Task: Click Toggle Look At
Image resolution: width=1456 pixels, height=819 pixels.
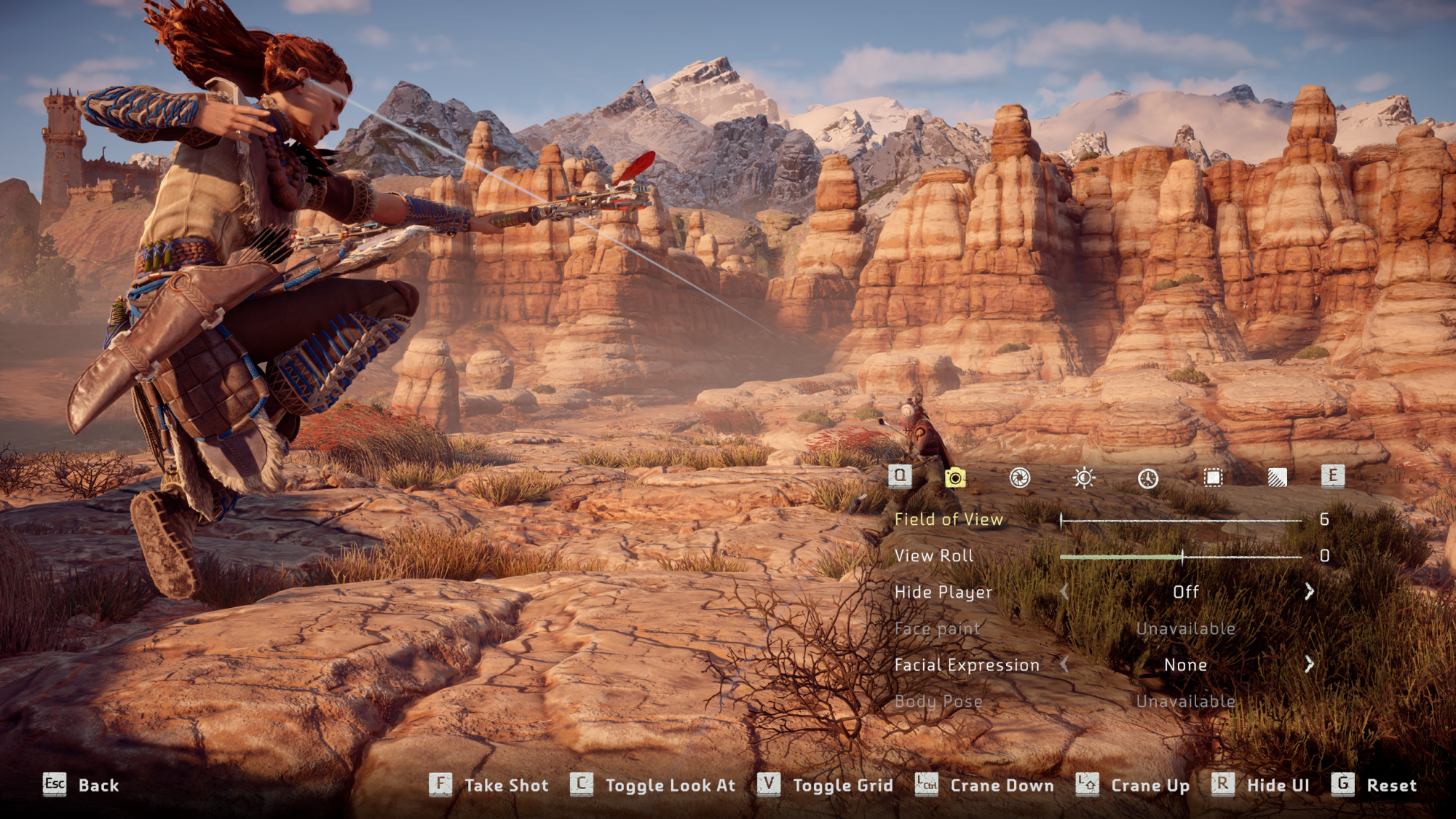Action: [x=653, y=786]
